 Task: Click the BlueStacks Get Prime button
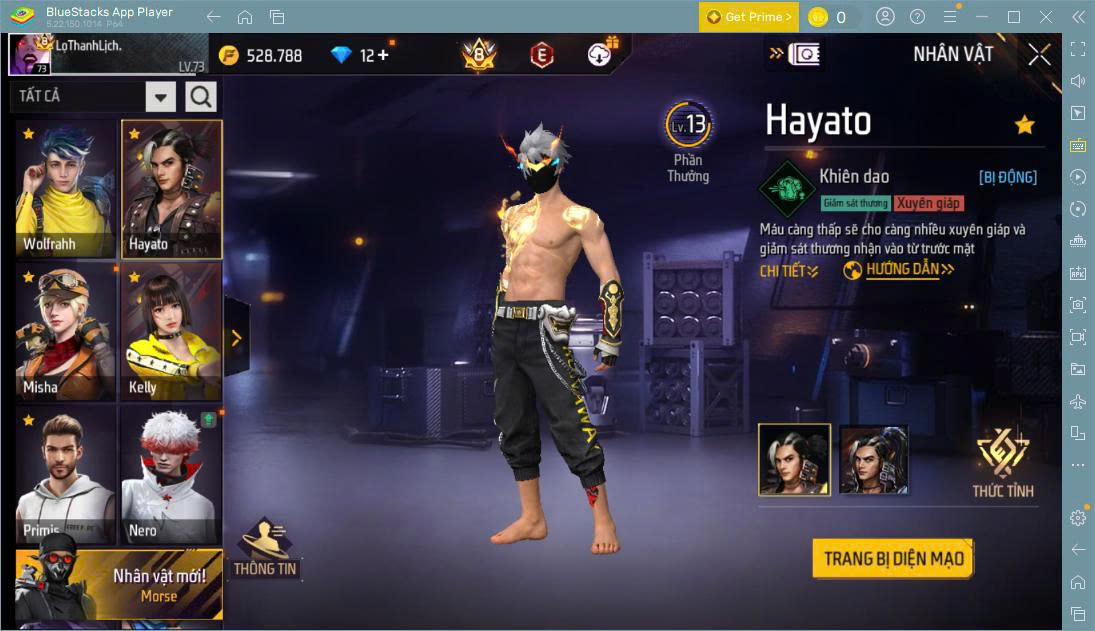(x=748, y=17)
